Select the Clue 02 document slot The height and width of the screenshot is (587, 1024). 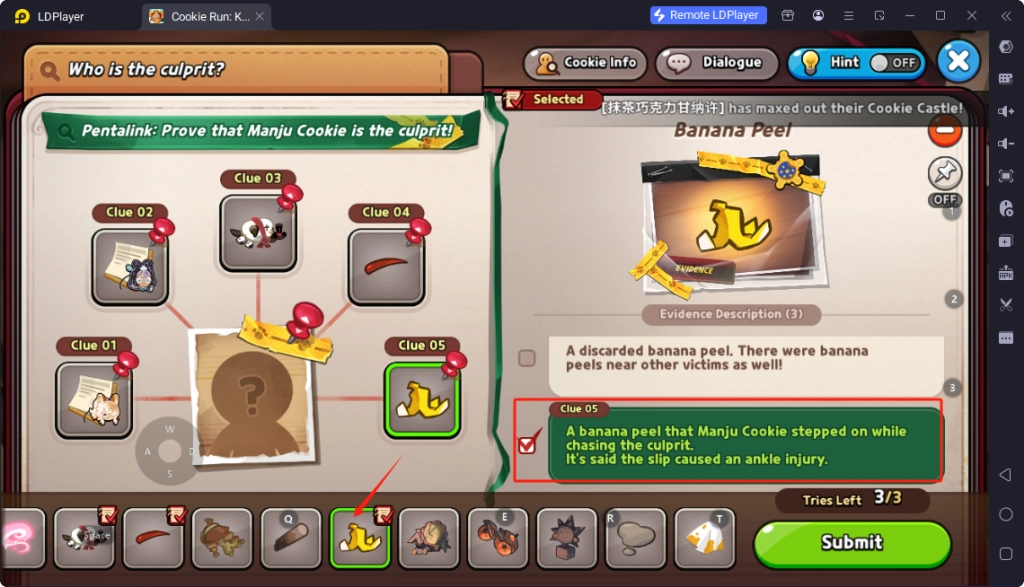[x=130, y=266]
